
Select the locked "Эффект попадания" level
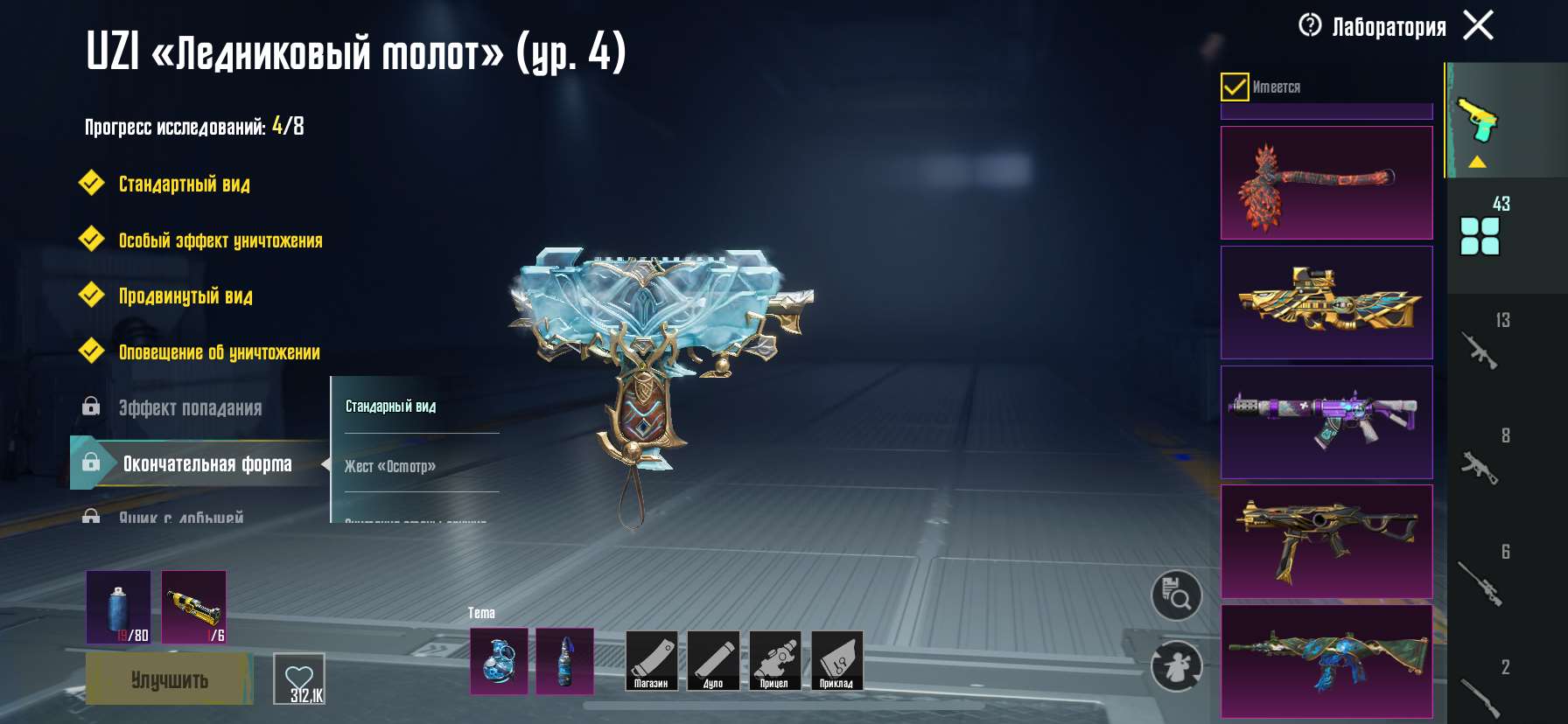pyautogui.click(x=190, y=408)
